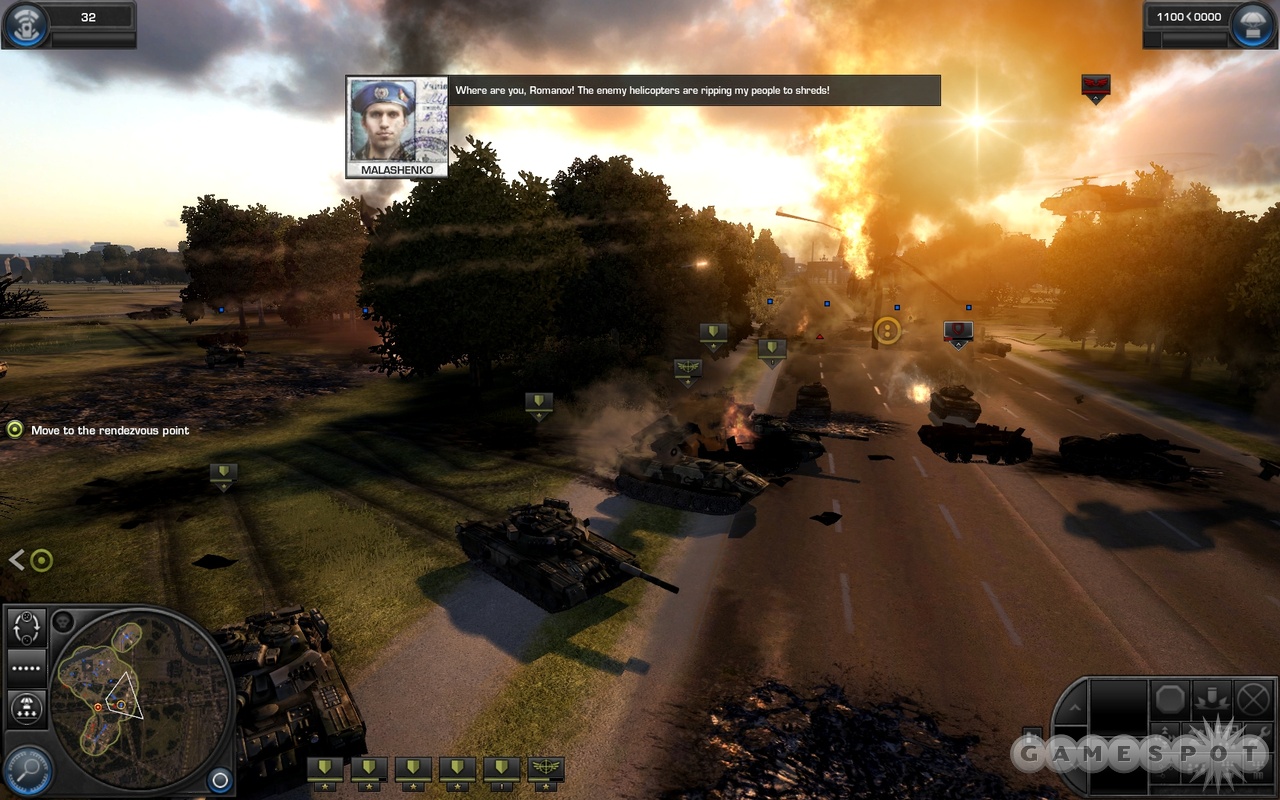Click the skull icon above the minimap
The image size is (1280, 800).
[x=63, y=621]
